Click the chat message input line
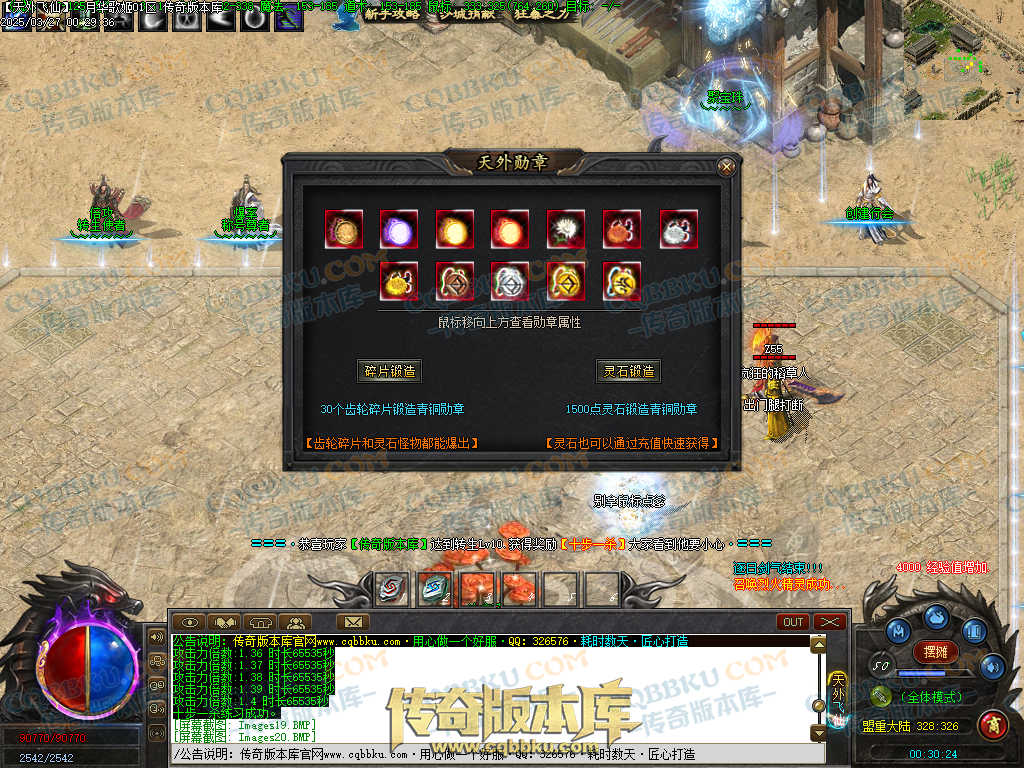The image size is (1024, 768). tap(490, 754)
